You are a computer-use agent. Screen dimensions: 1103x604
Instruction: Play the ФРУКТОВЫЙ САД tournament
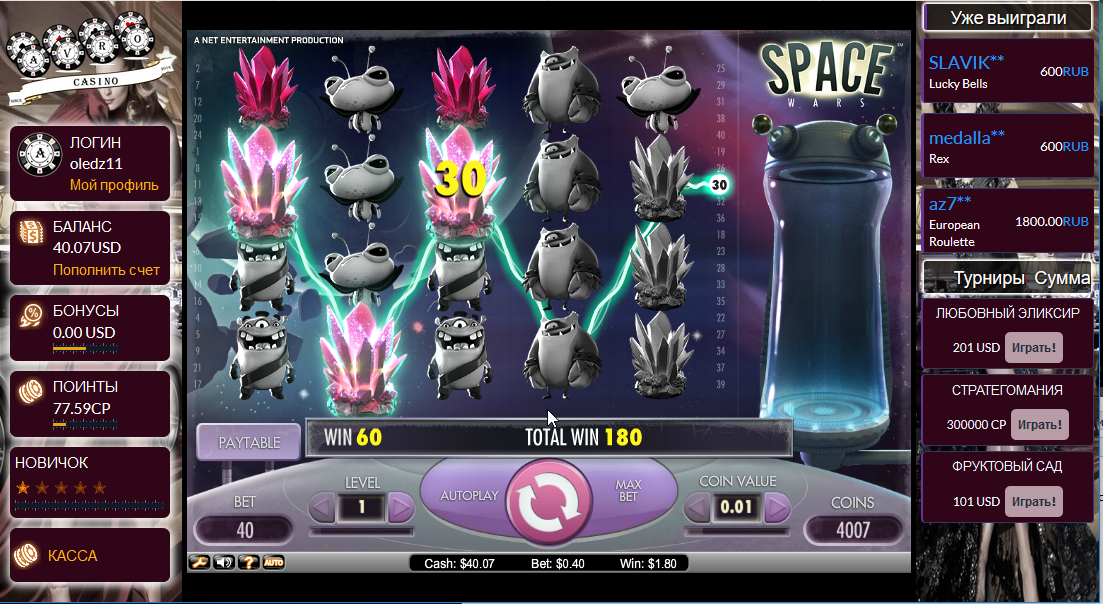[1033, 500]
